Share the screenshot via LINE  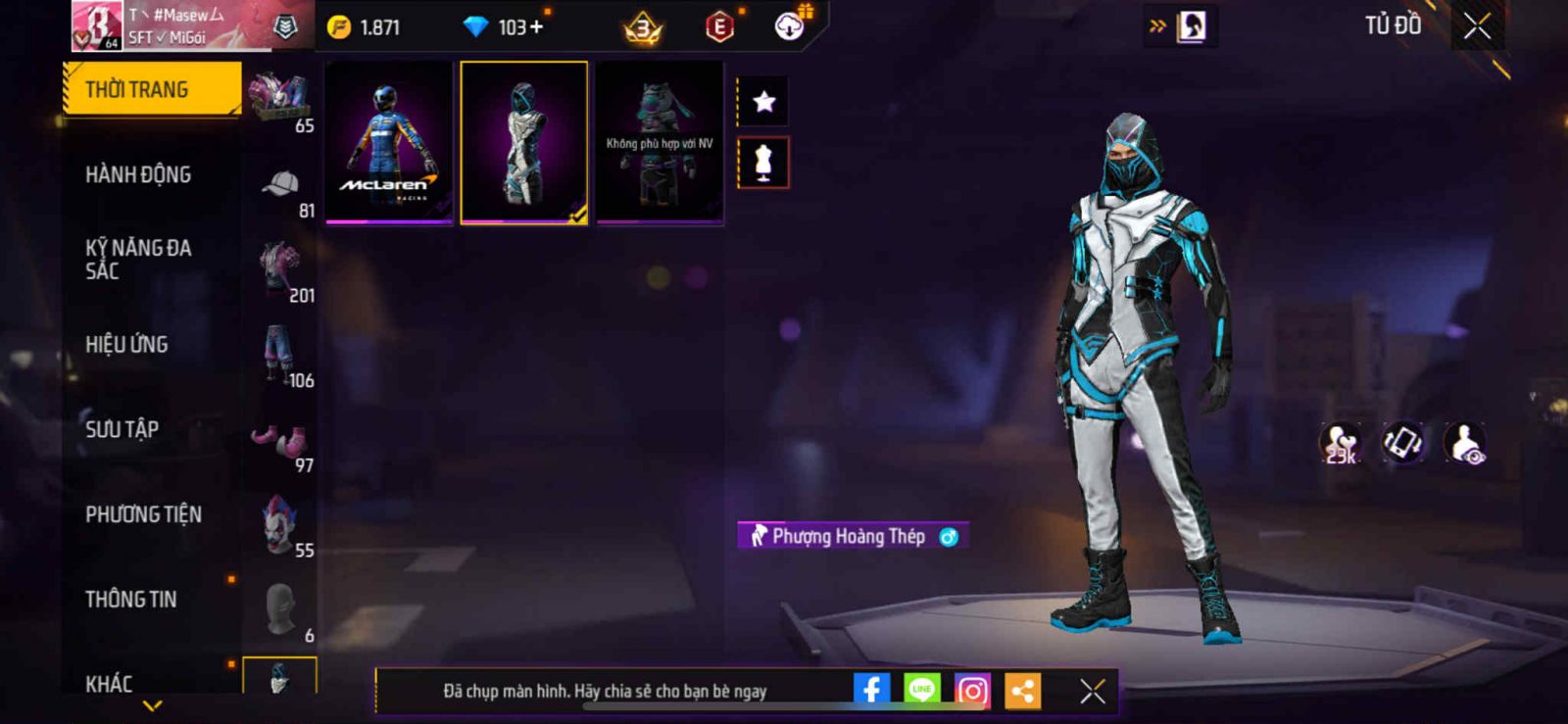tap(921, 691)
